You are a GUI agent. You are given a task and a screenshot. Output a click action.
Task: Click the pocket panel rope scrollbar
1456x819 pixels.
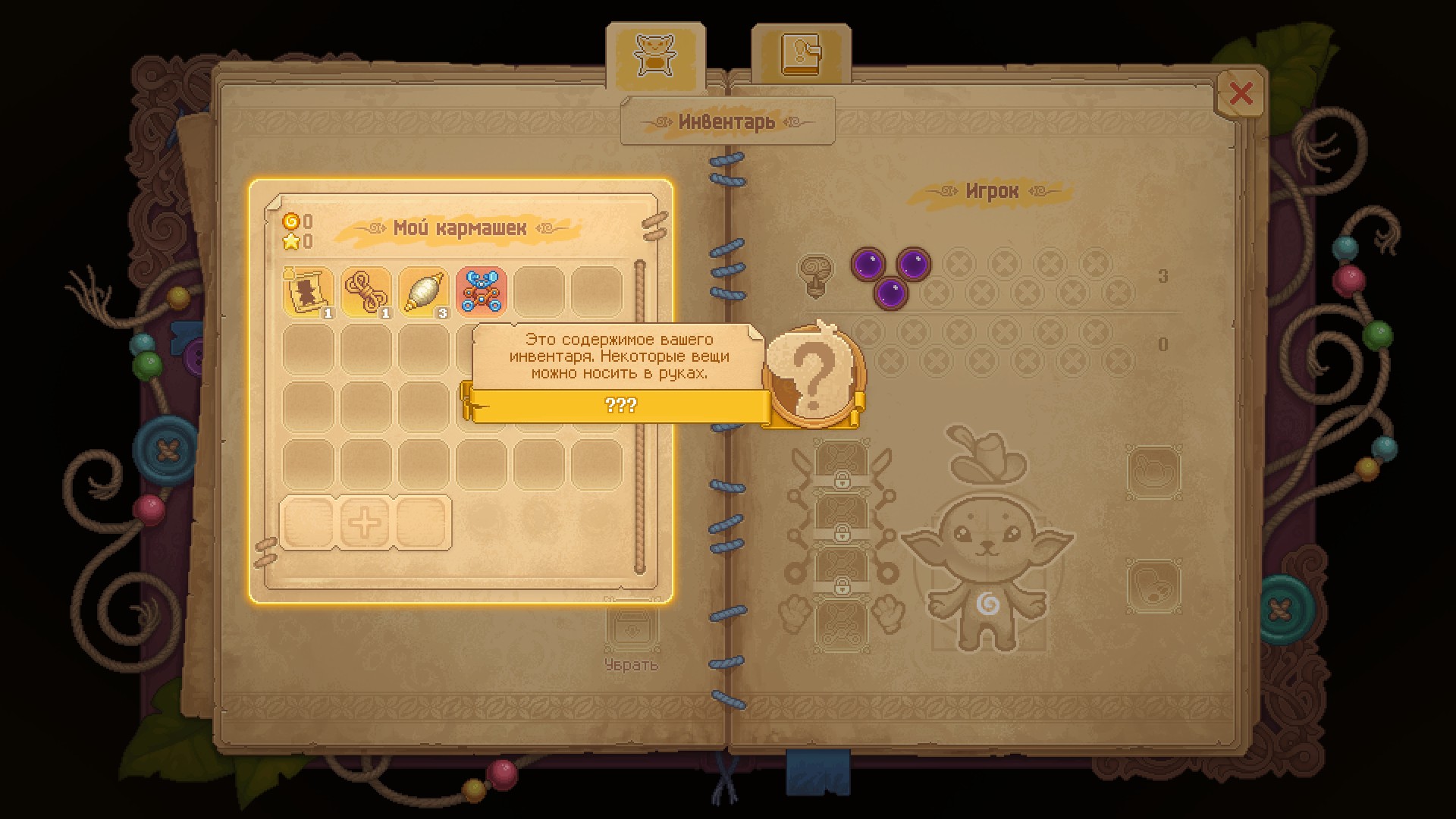pos(639,417)
